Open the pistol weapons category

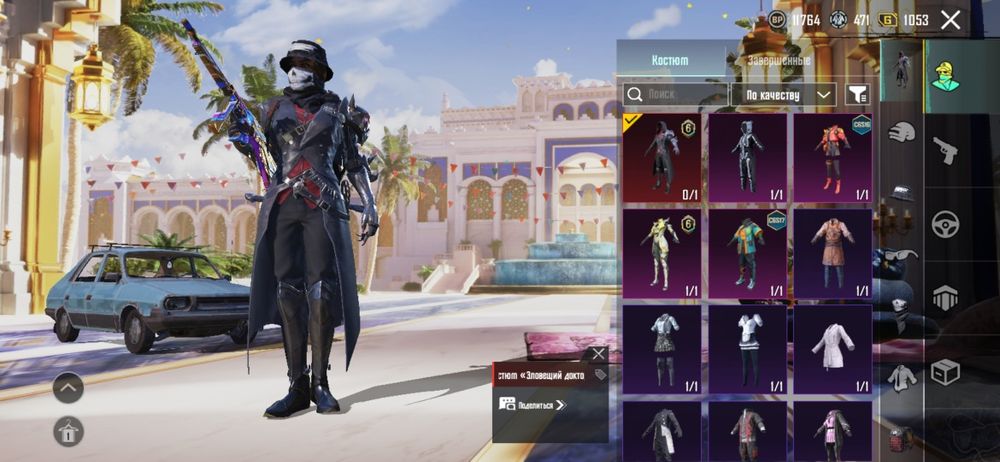click(945, 150)
